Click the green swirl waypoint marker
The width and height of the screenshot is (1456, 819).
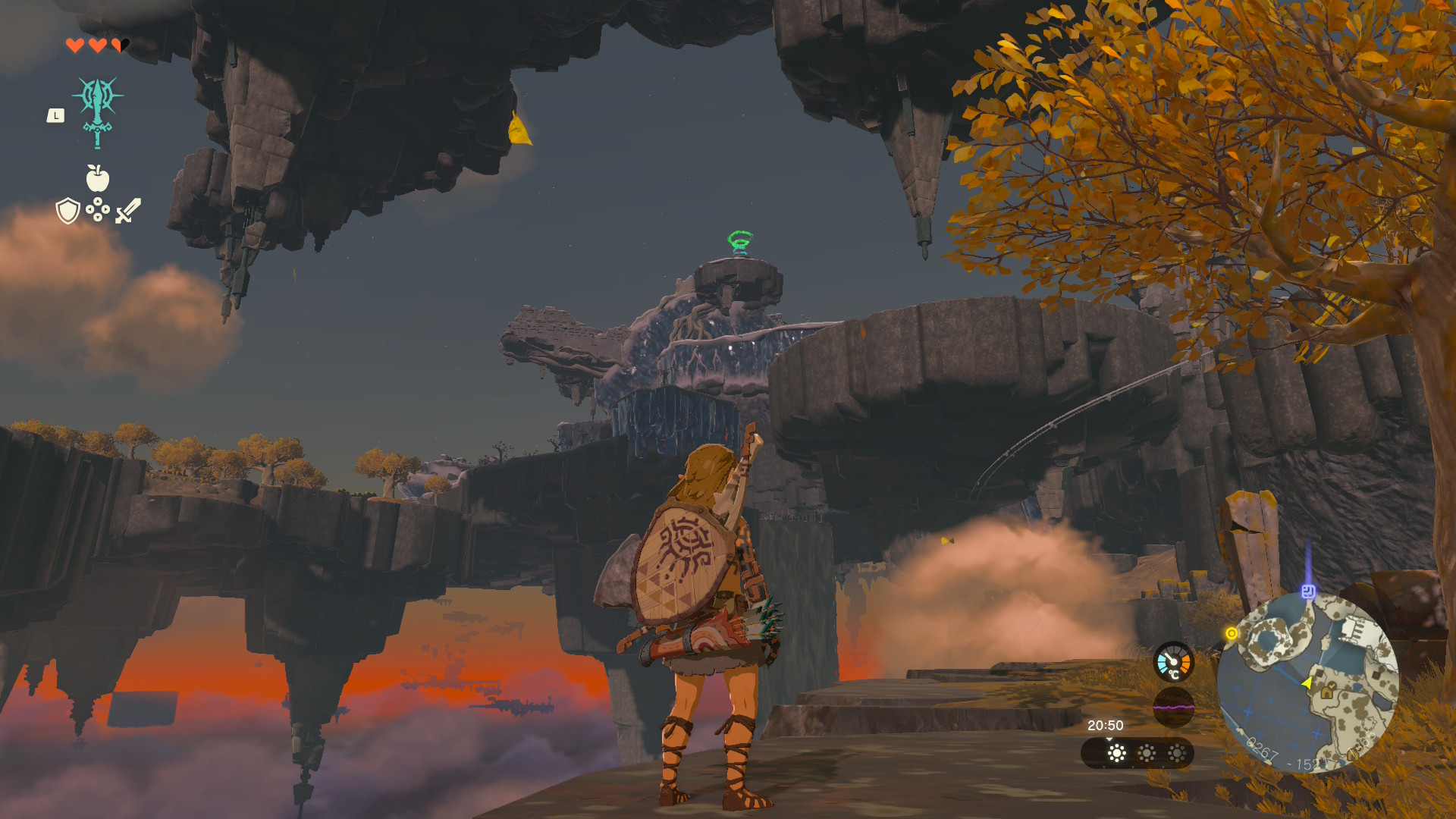pyautogui.click(x=740, y=243)
